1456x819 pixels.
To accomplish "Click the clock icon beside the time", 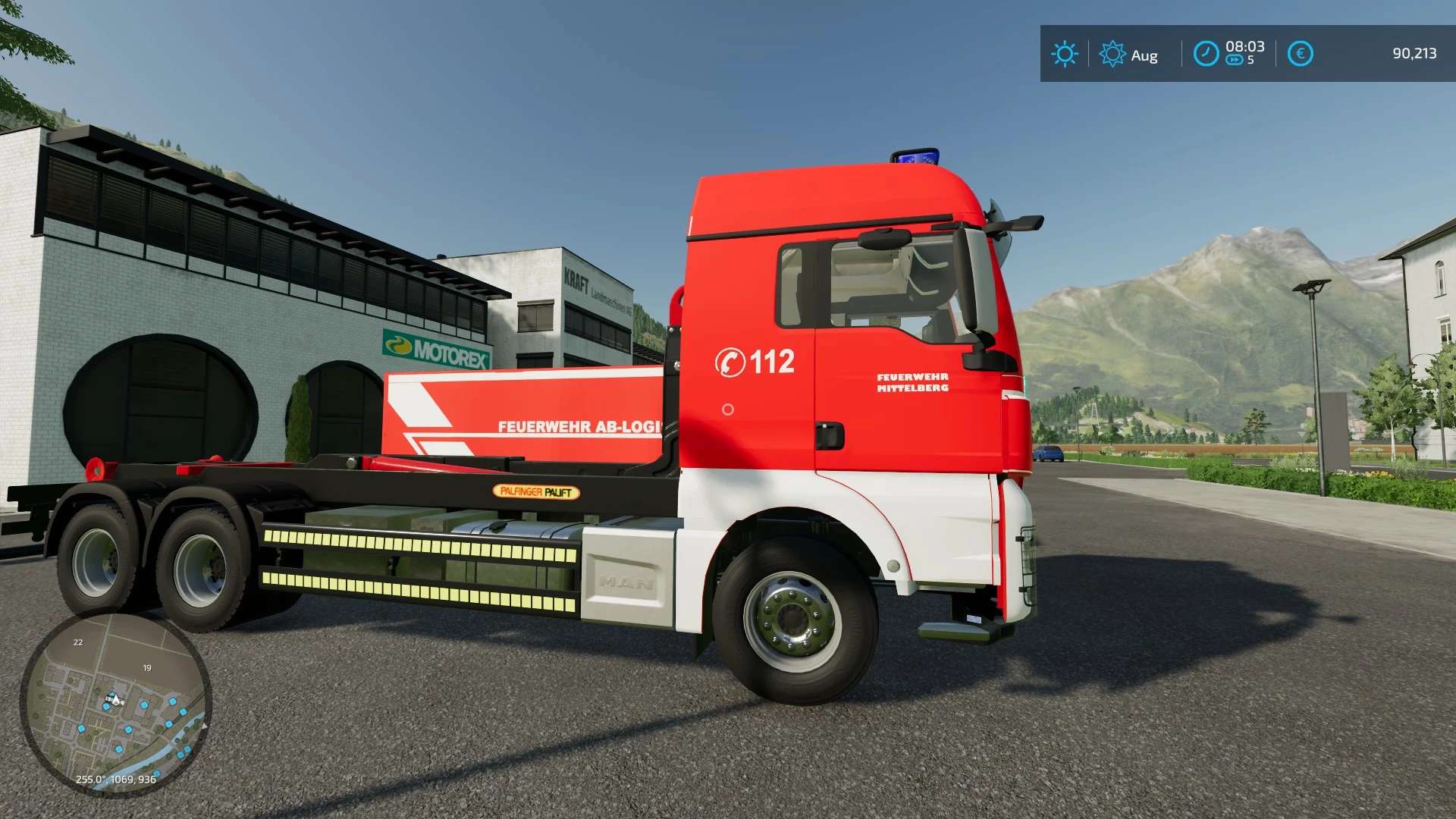I will pyautogui.click(x=1206, y=54).
